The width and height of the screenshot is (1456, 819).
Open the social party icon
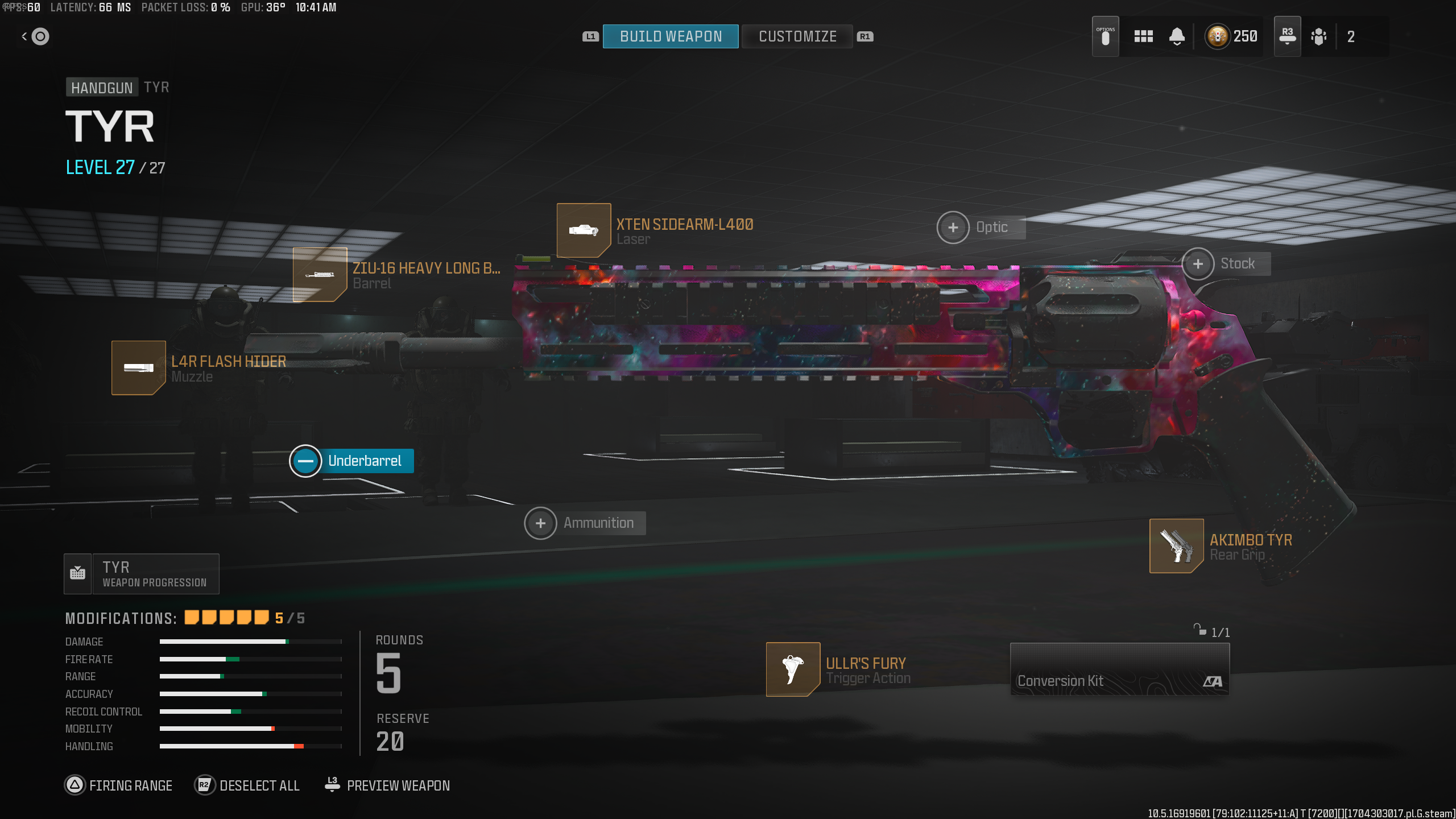pyautogui.click(x=1318, y=36)
